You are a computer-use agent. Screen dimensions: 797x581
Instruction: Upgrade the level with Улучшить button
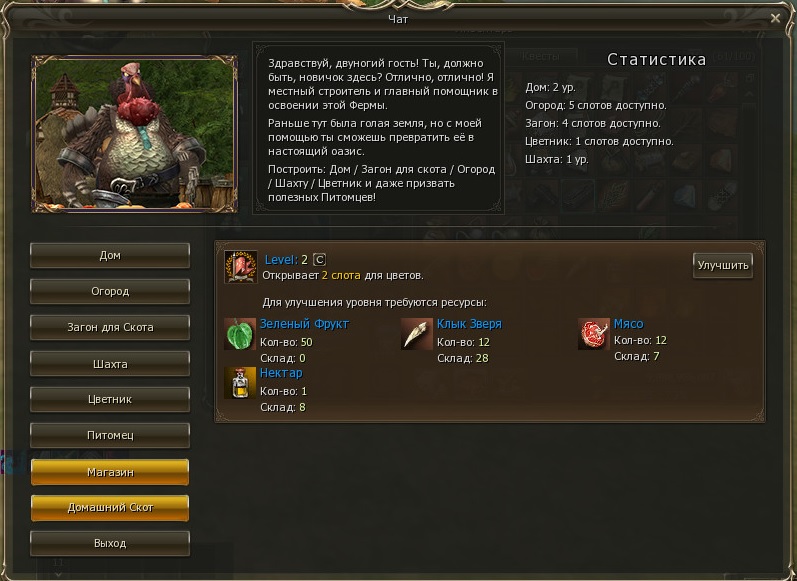[x=722, y=265]
